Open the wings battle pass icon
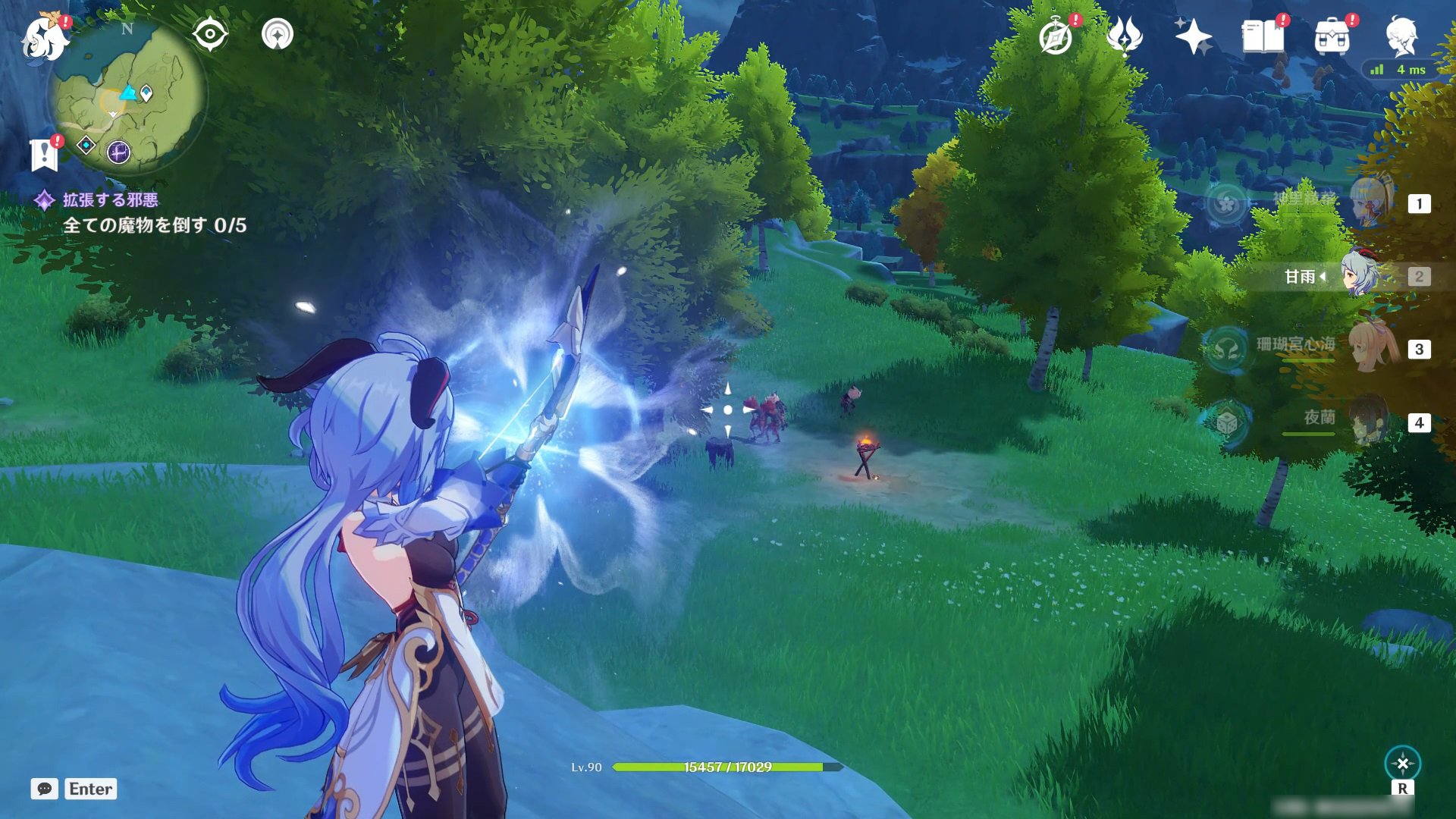 click(x=1124, y=36)
